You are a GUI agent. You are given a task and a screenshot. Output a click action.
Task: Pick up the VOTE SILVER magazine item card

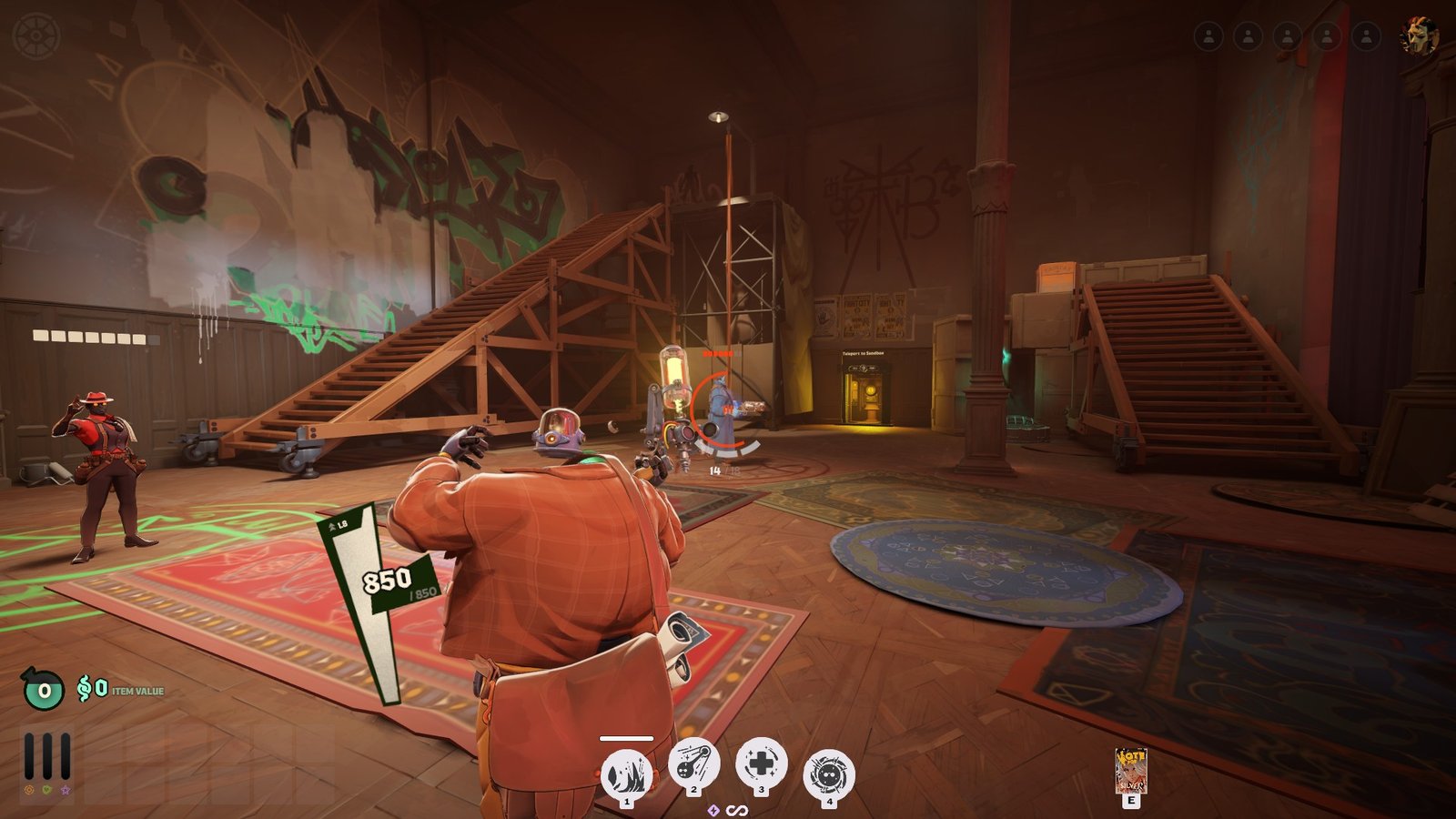click(x=1131, y=769)
